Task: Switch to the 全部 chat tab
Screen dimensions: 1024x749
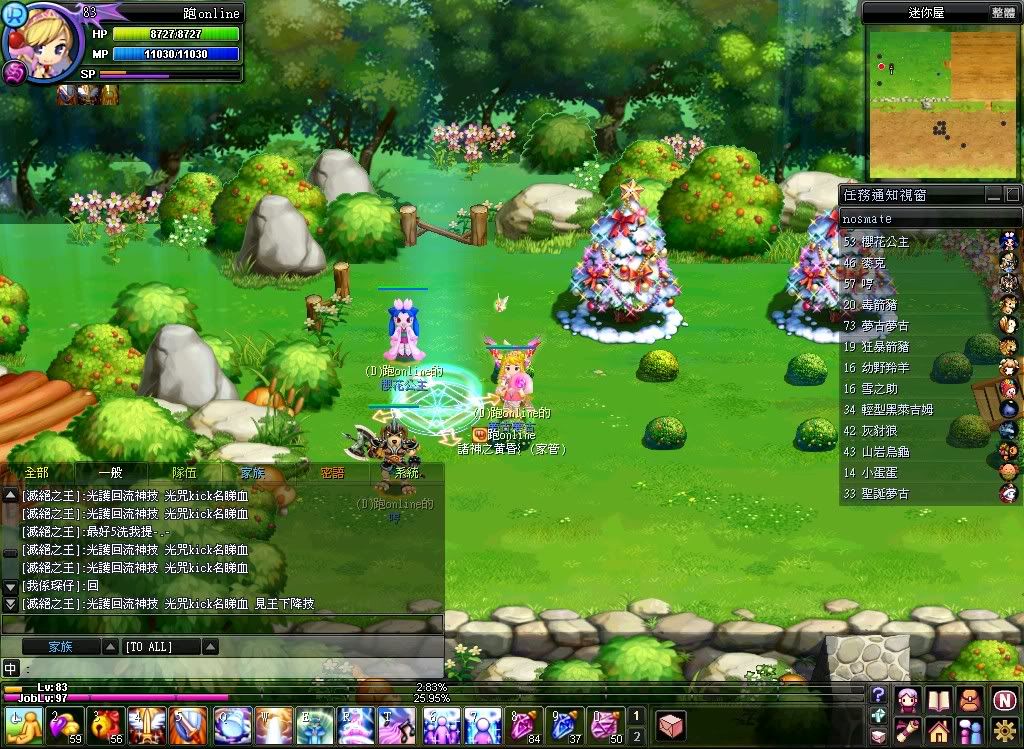Action: pos(36,473)
